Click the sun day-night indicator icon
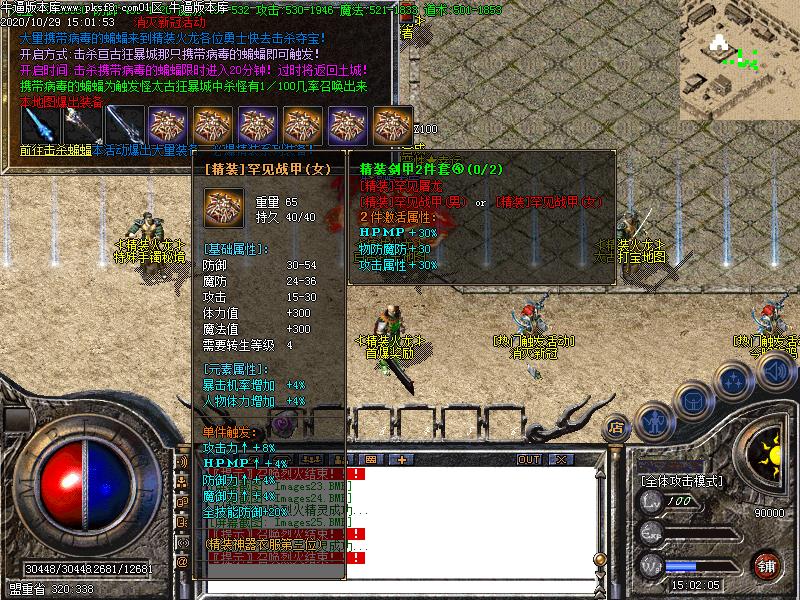The width and height of the screenshot is (800, 600). pyautogui.click(x=769, y=455)
